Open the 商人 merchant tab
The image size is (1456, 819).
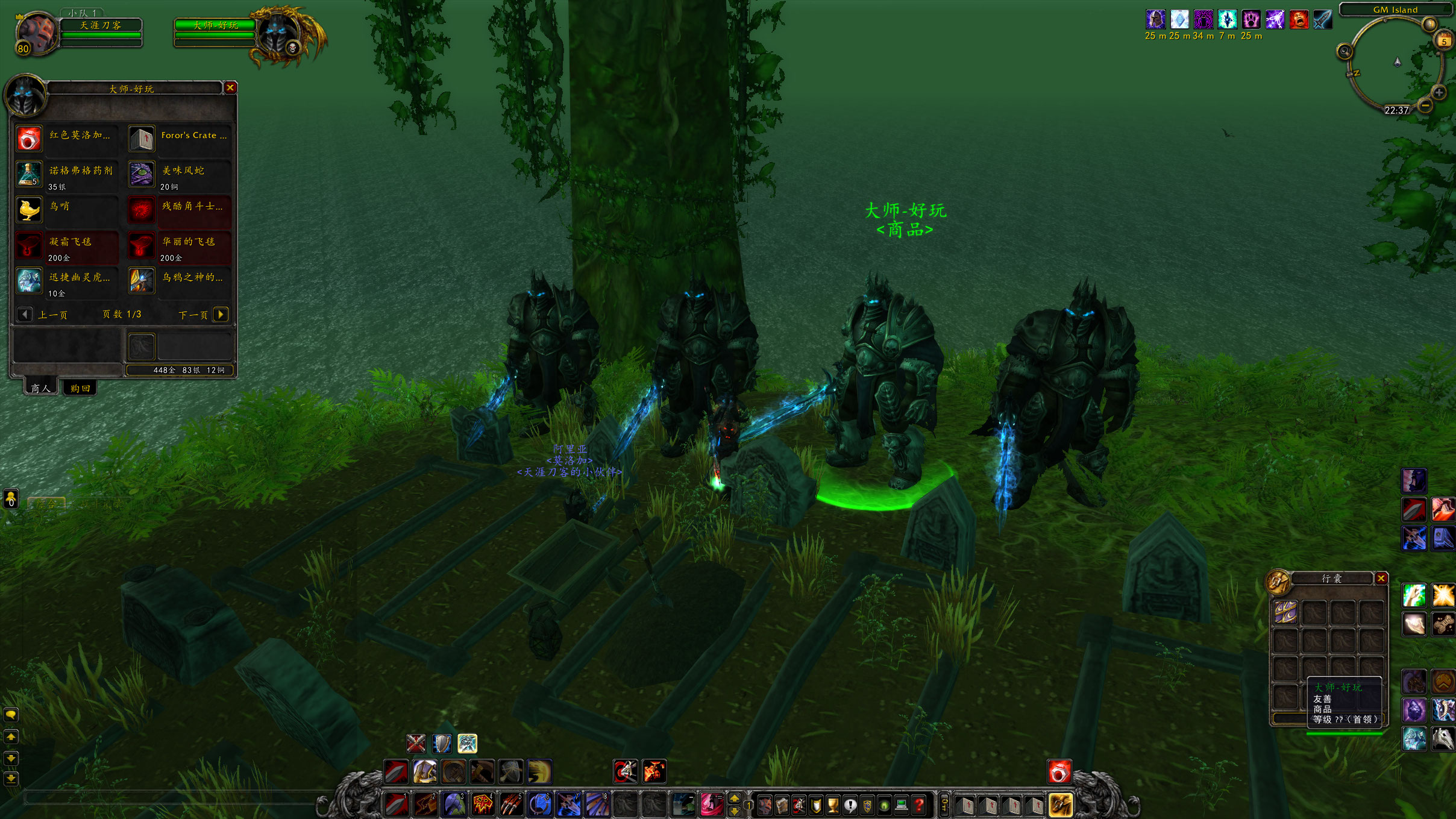(40, 389)
